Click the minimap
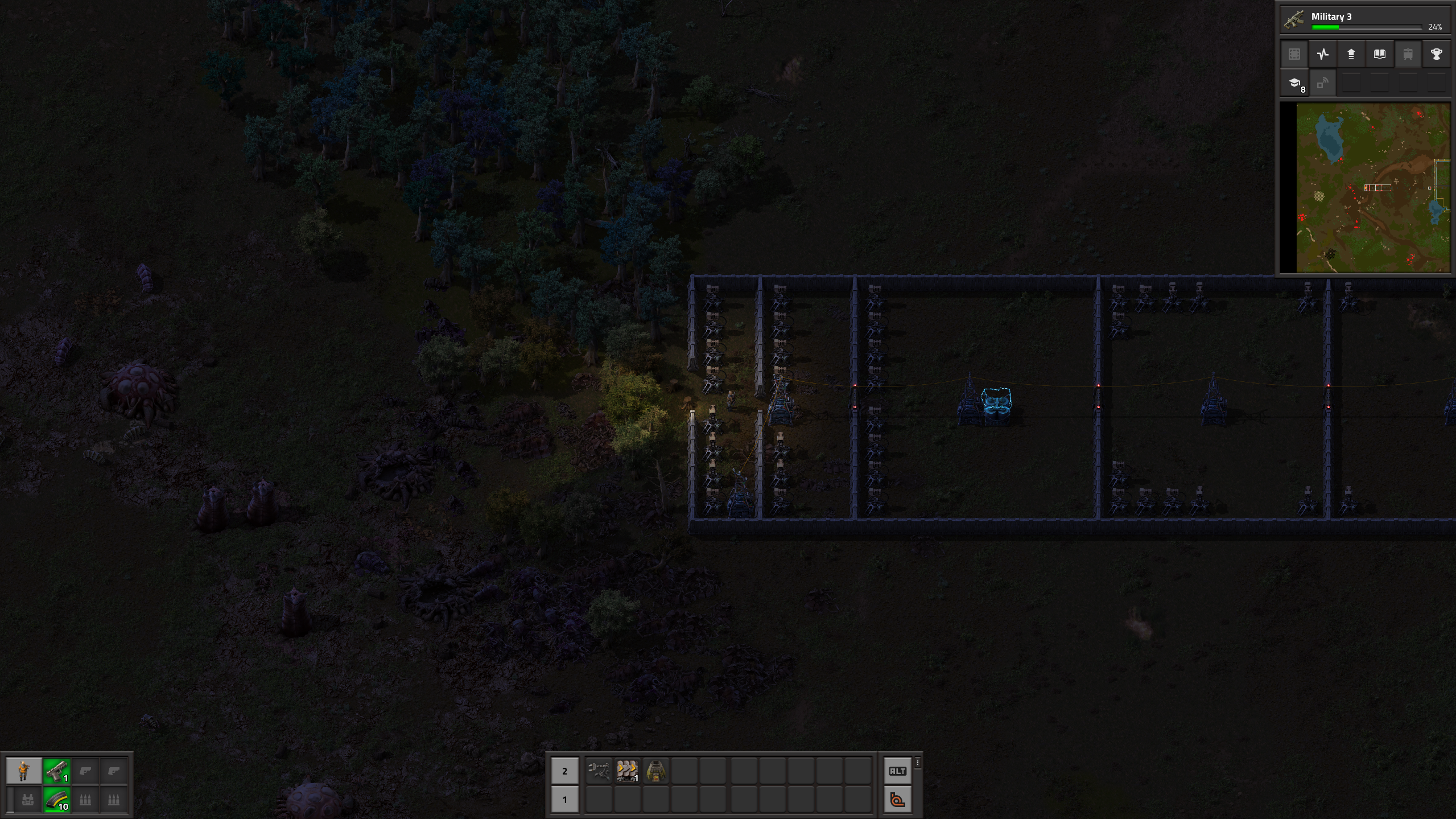This screenshot has width=1456, height=819. (1372, 188)
